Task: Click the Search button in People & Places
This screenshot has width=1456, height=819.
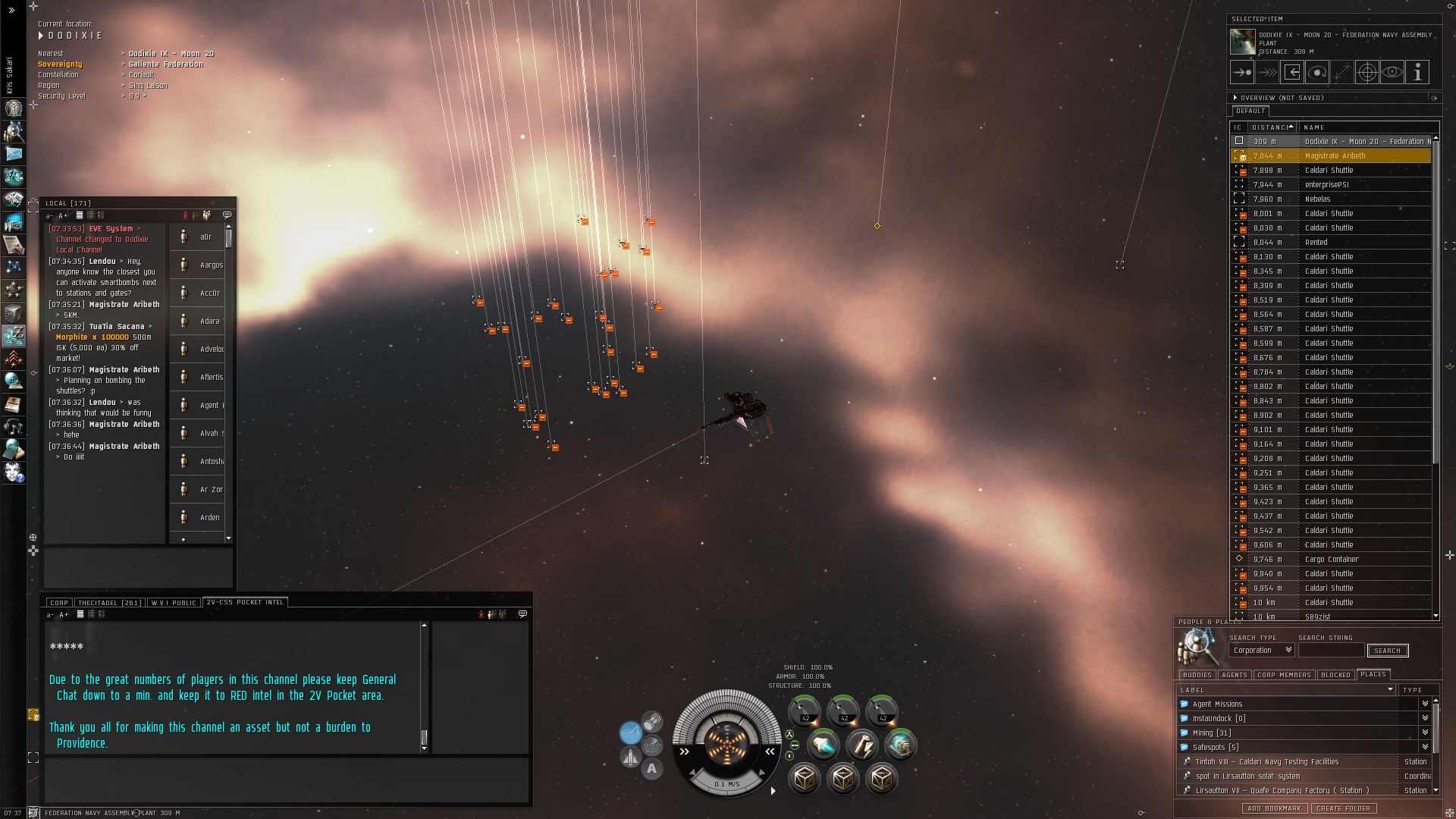Action: (1387, 651)
